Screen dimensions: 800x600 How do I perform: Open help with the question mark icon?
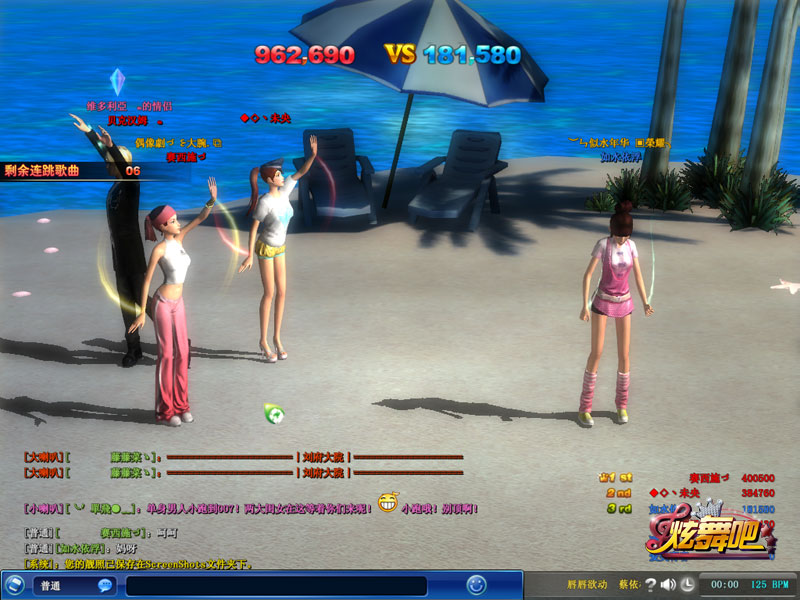pos(649,584)
